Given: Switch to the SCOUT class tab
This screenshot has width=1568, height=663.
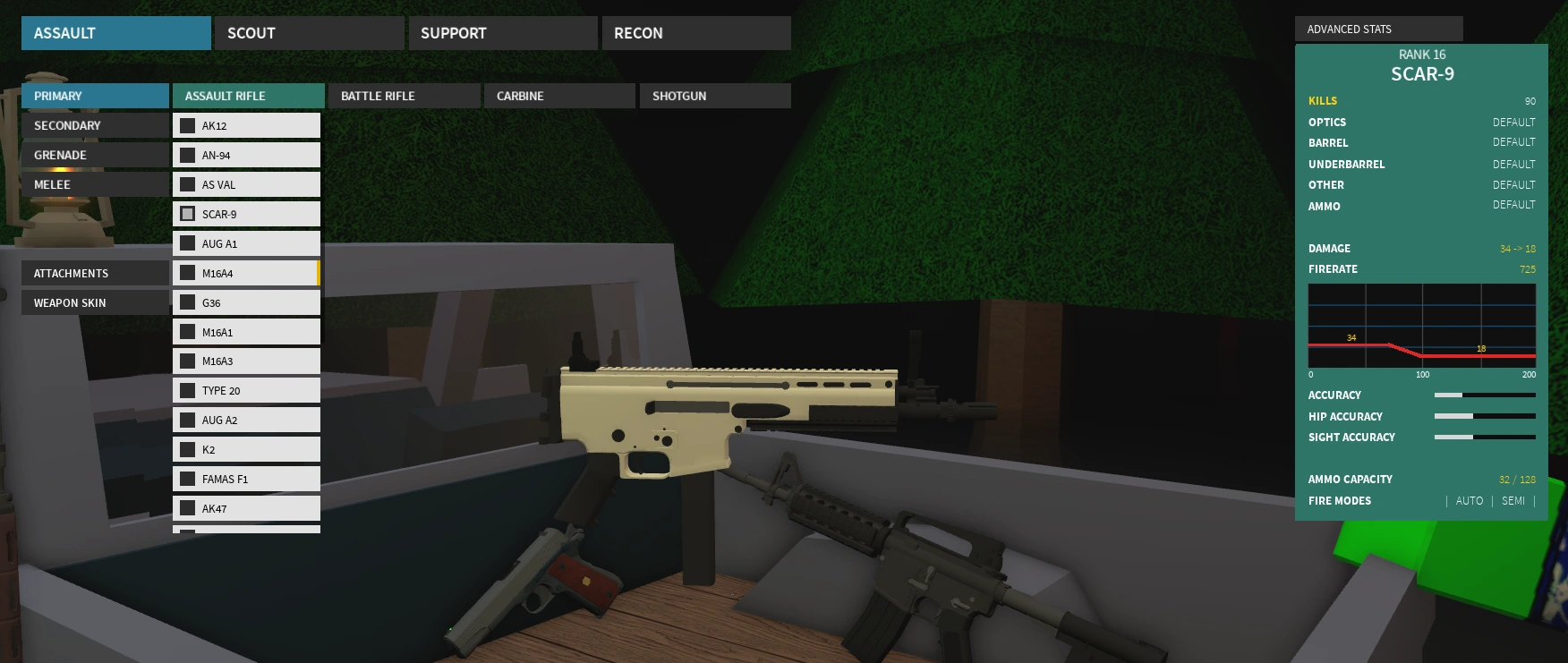Looking at the screenshot, I should 309,32.
